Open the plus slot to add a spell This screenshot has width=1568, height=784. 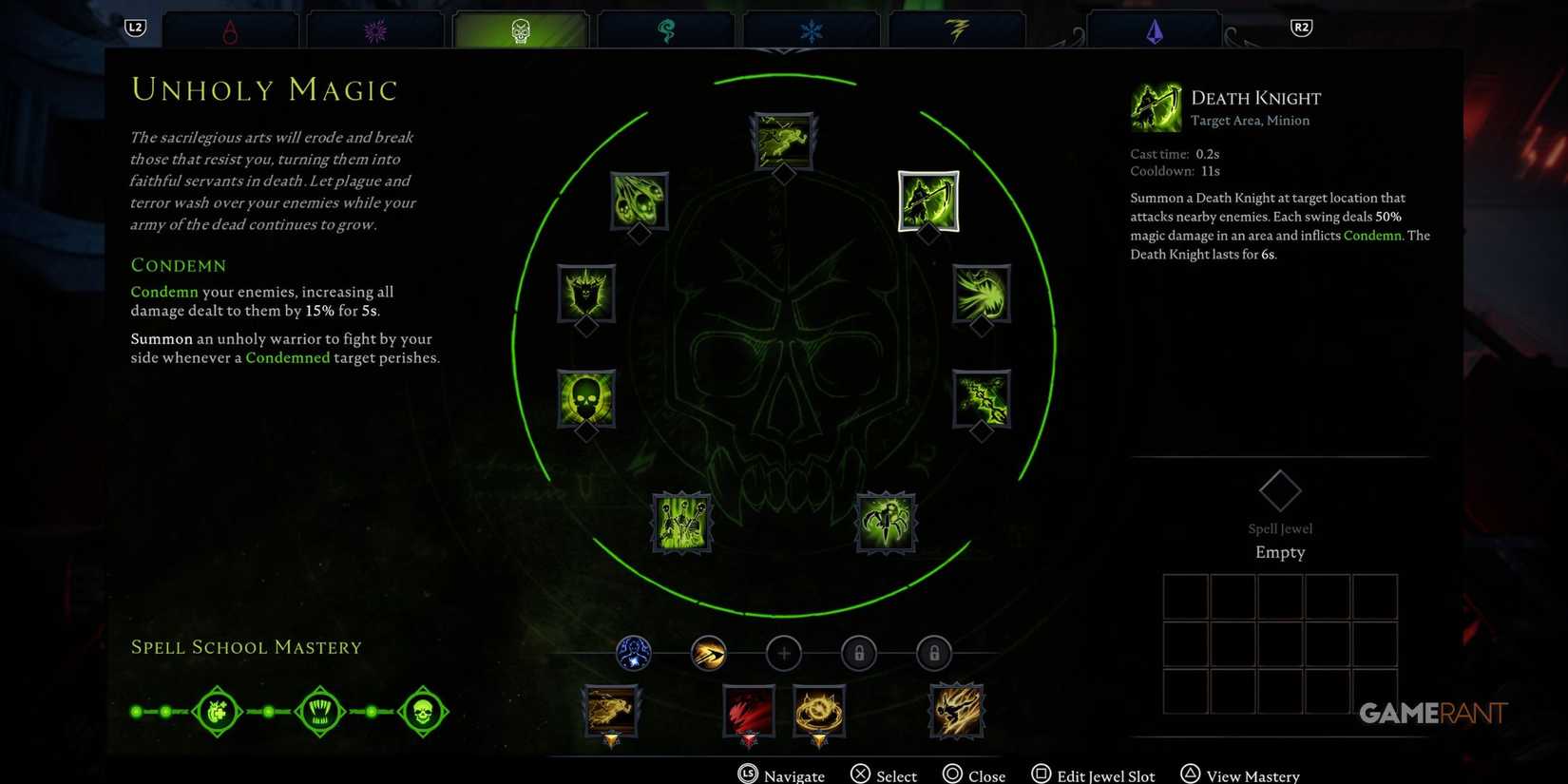(x=783, y=653)
